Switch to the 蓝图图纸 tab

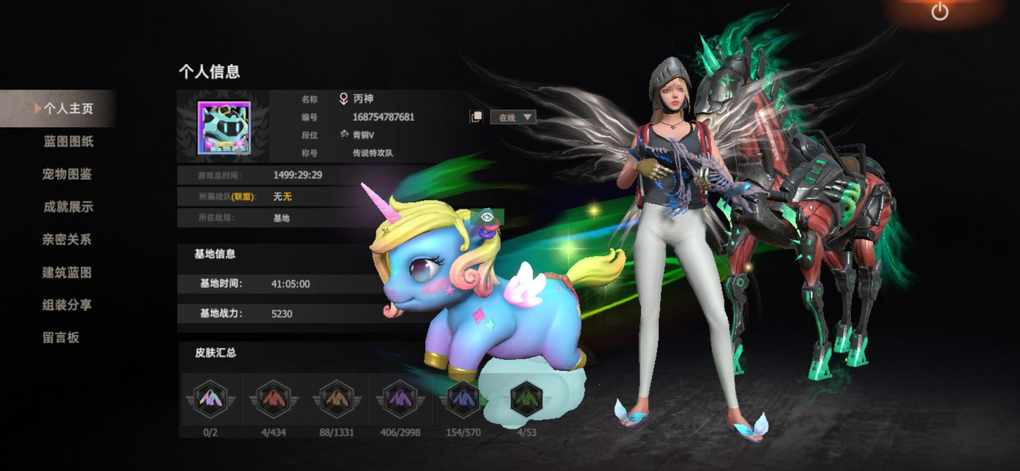(68, 141)
